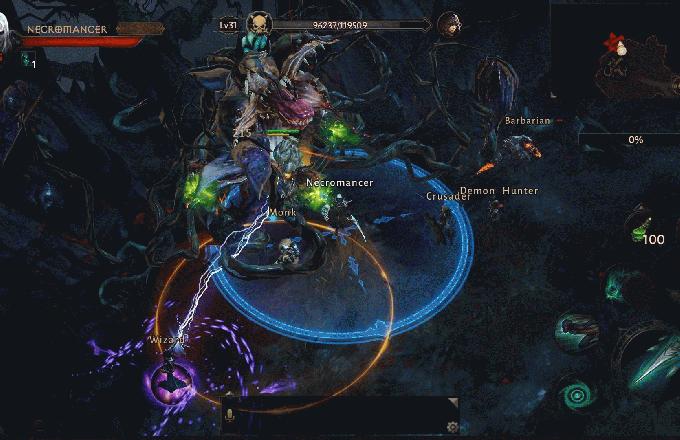Select the boss skull icon on health bar
The image size is (680, 440).
pos(257,24)
